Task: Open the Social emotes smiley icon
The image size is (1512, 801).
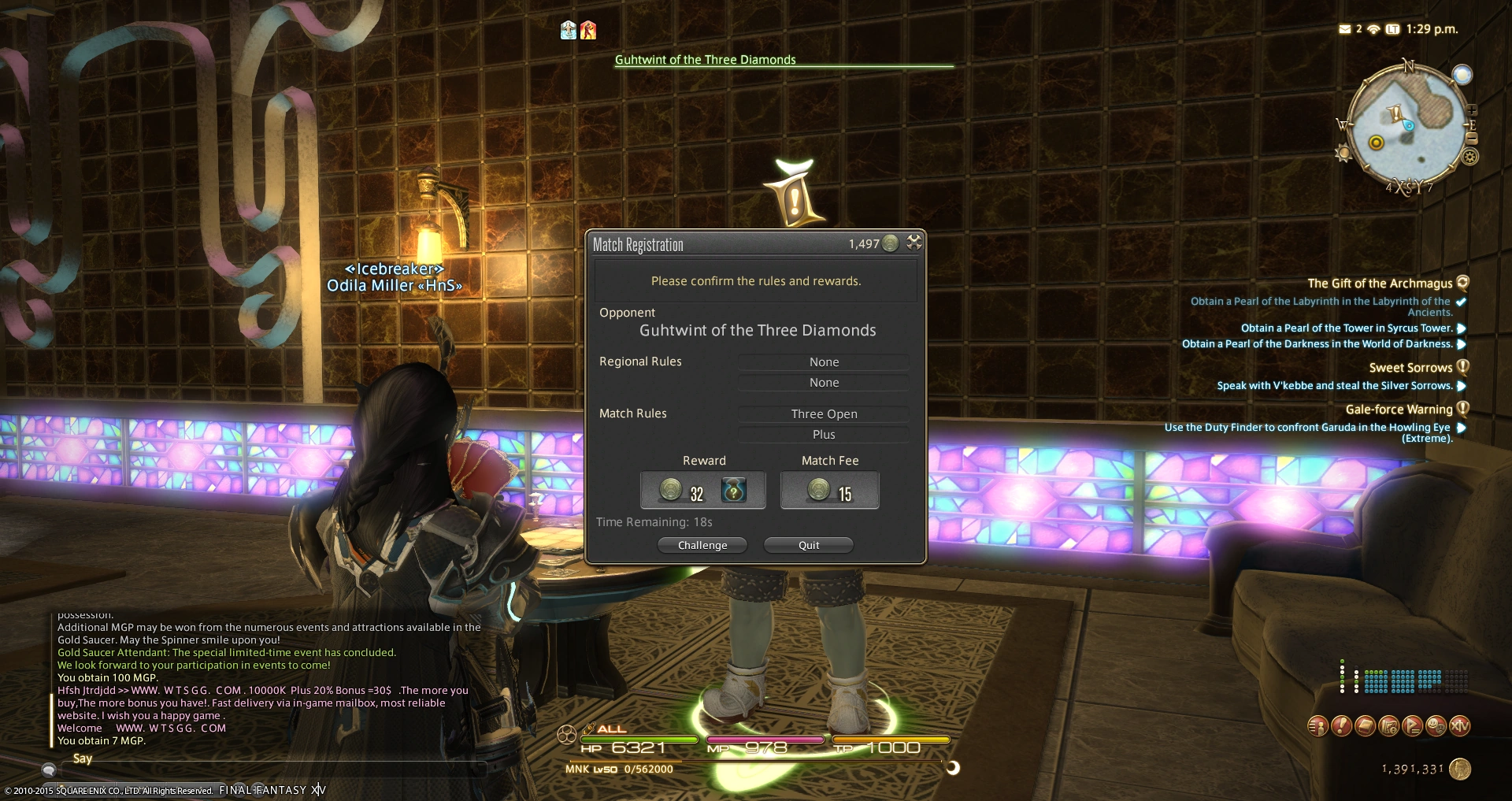Action: point(1436,726)
